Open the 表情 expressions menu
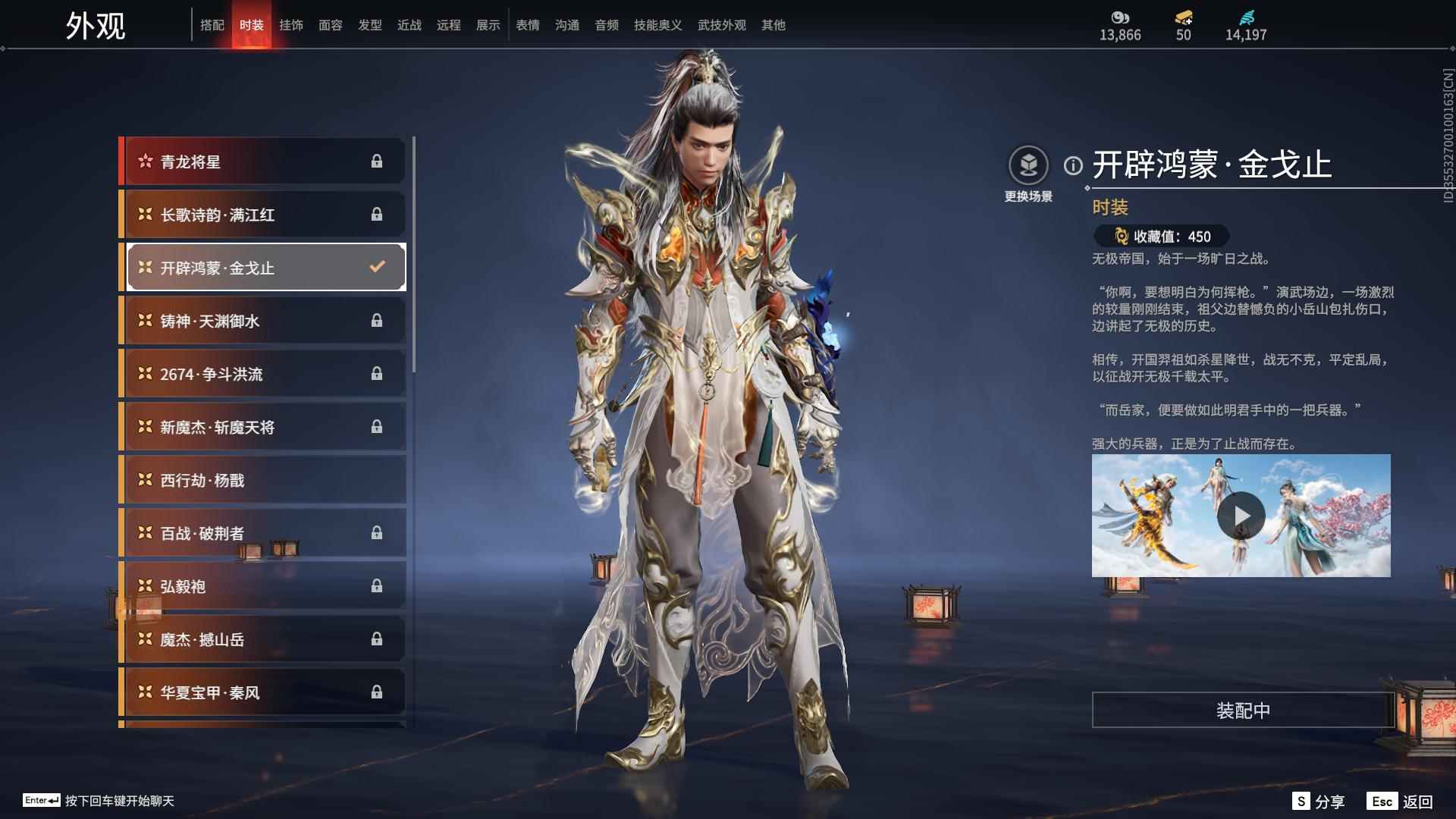The height and width of the screenshot is (819, 1456). tap(527, 24)
